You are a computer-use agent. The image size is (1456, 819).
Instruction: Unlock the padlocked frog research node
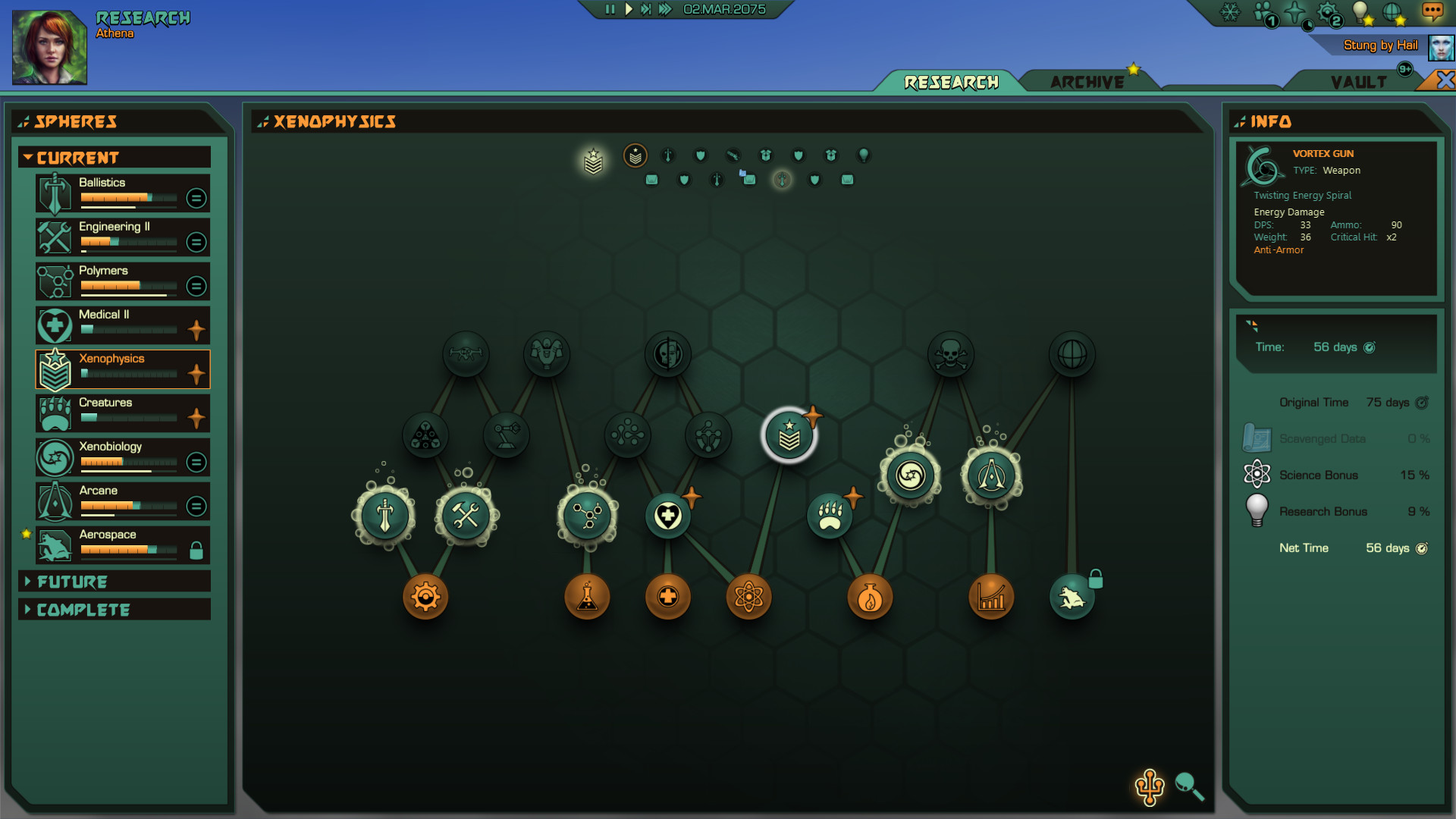click(1073, 595)
